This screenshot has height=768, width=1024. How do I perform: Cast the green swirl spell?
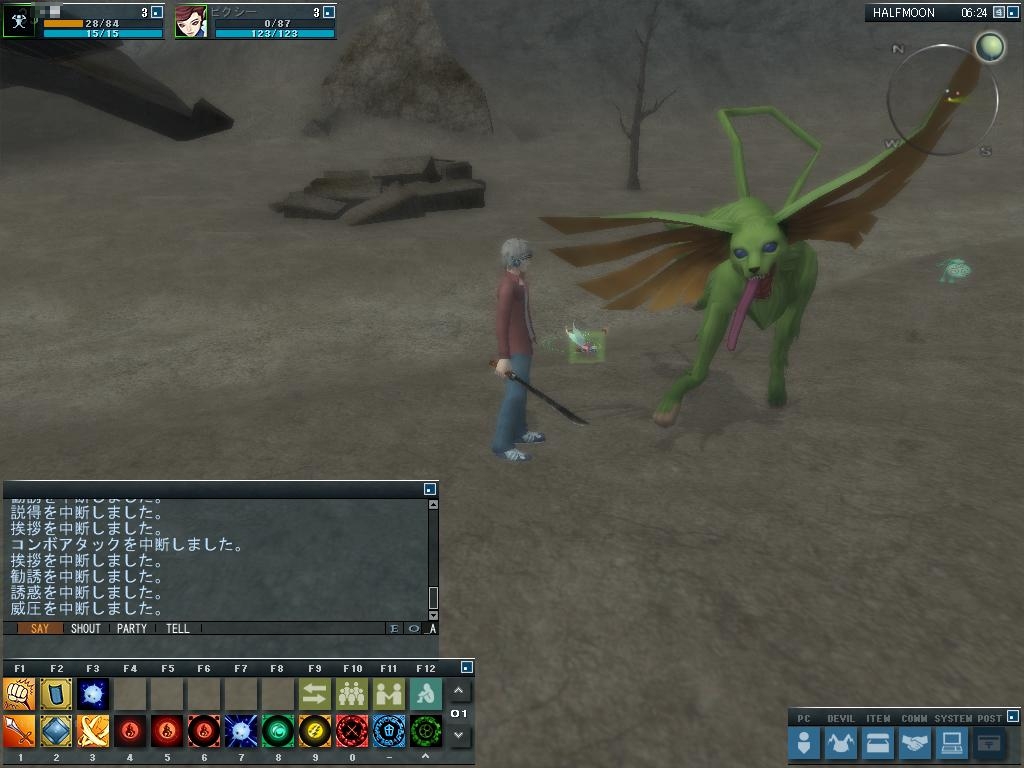coord(277,731)
